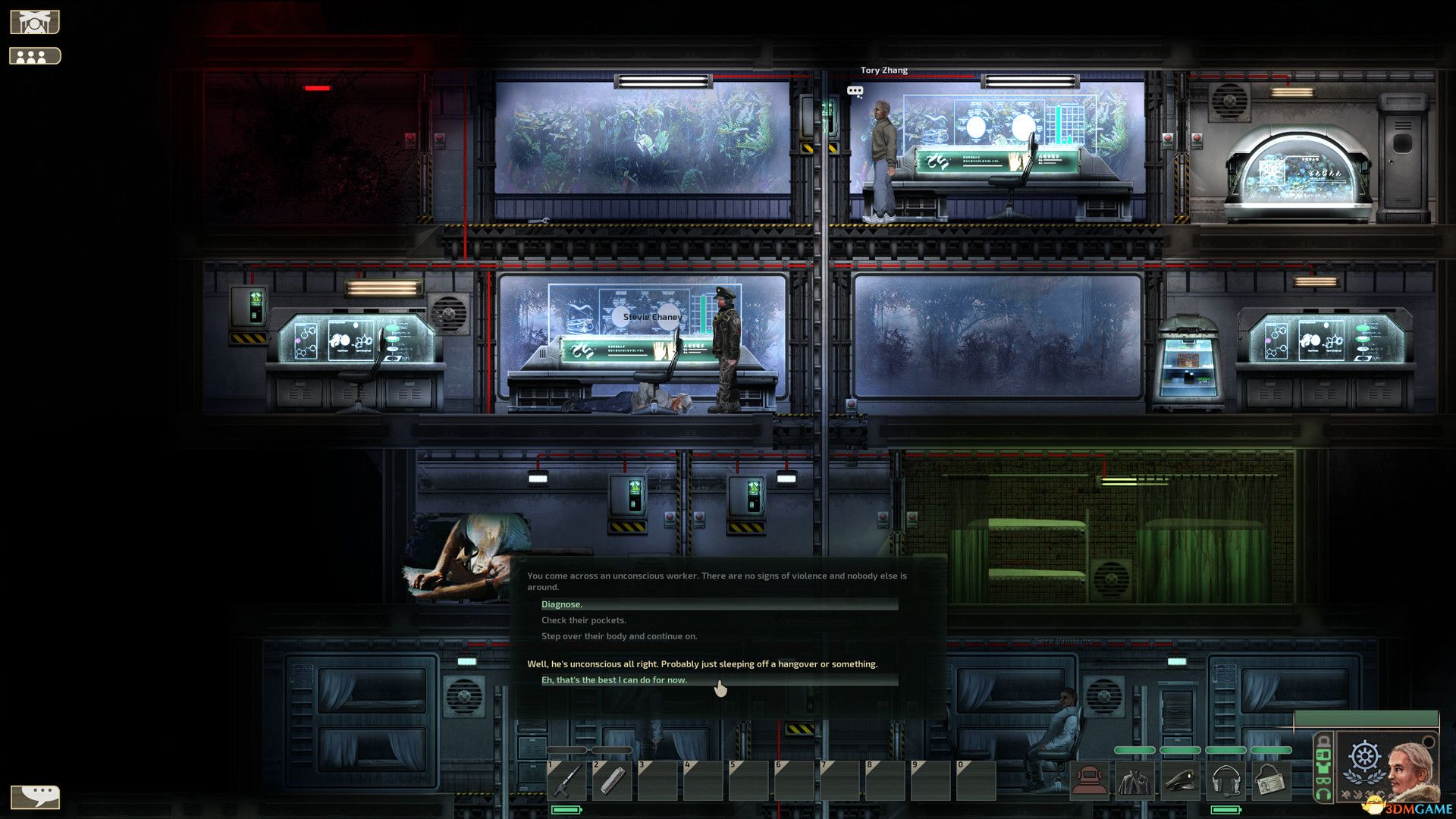Select the diving suit equipment slot icon
Image resolution: width=1456 pixels, height=819 pixels.
pos(1089,780)
